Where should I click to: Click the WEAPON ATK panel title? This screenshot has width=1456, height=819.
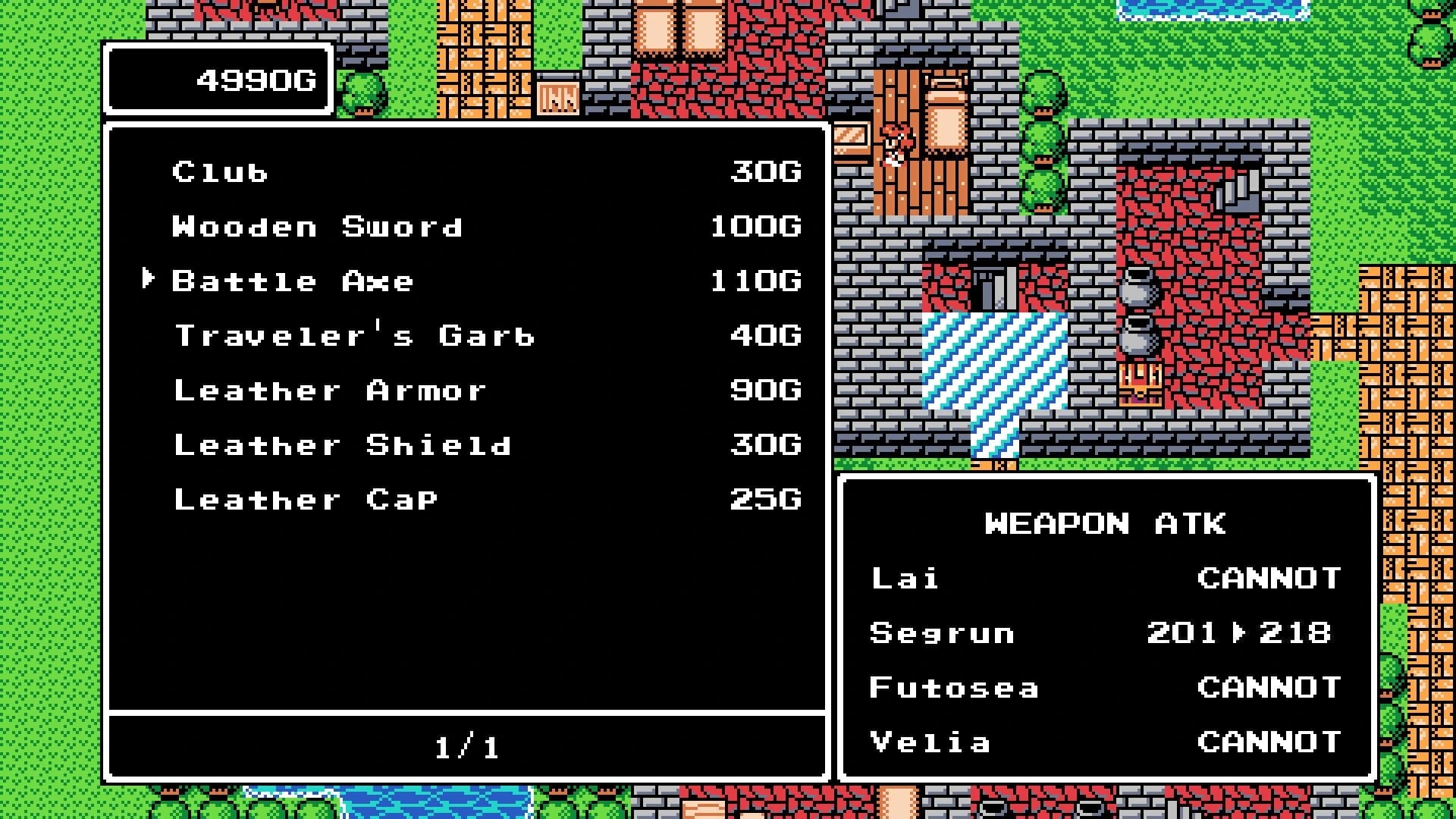tap(1104, 523)
